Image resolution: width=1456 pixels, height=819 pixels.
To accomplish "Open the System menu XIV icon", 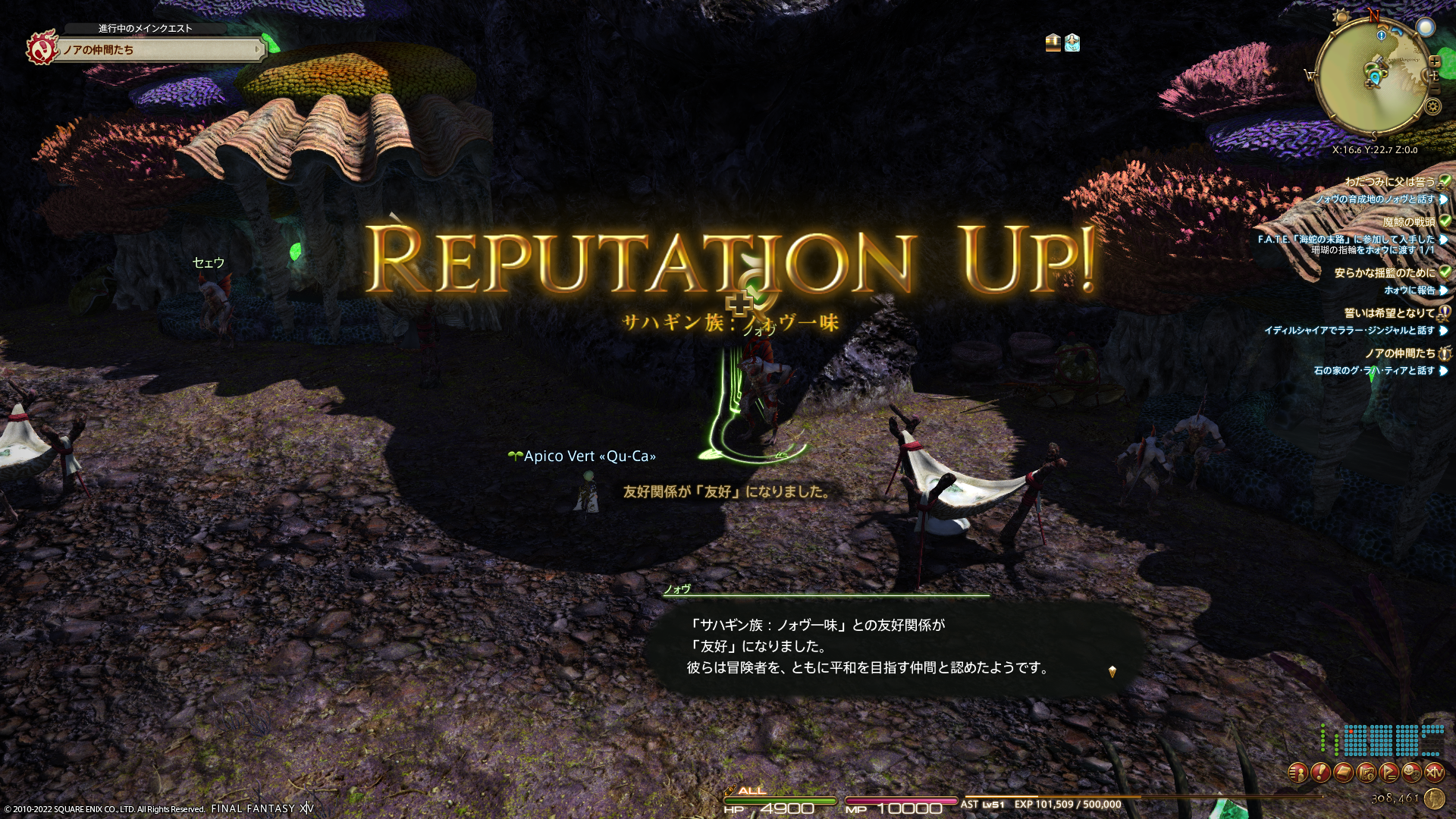I will 1435,773.
